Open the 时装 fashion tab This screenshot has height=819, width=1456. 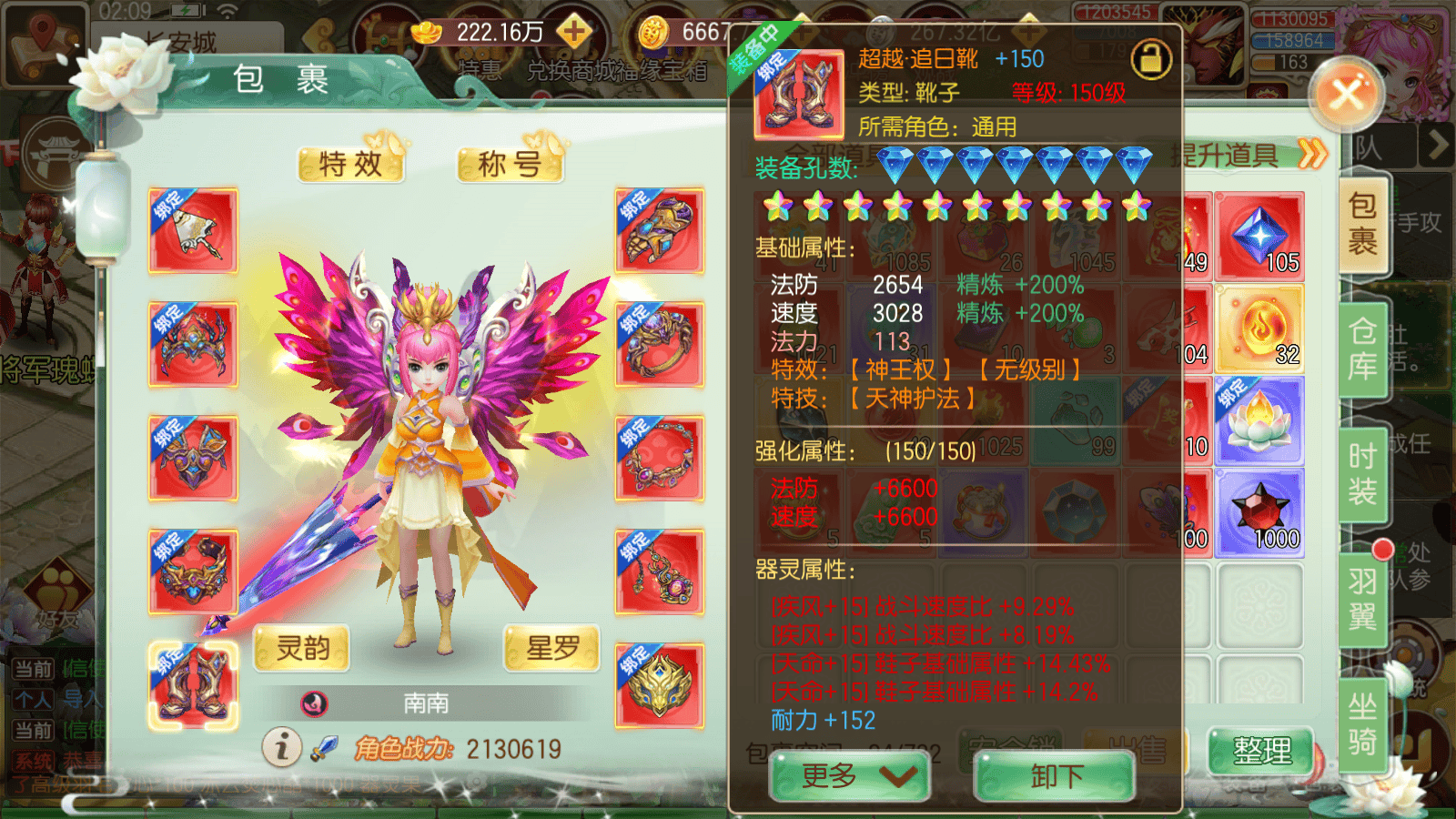point(1362,473)
